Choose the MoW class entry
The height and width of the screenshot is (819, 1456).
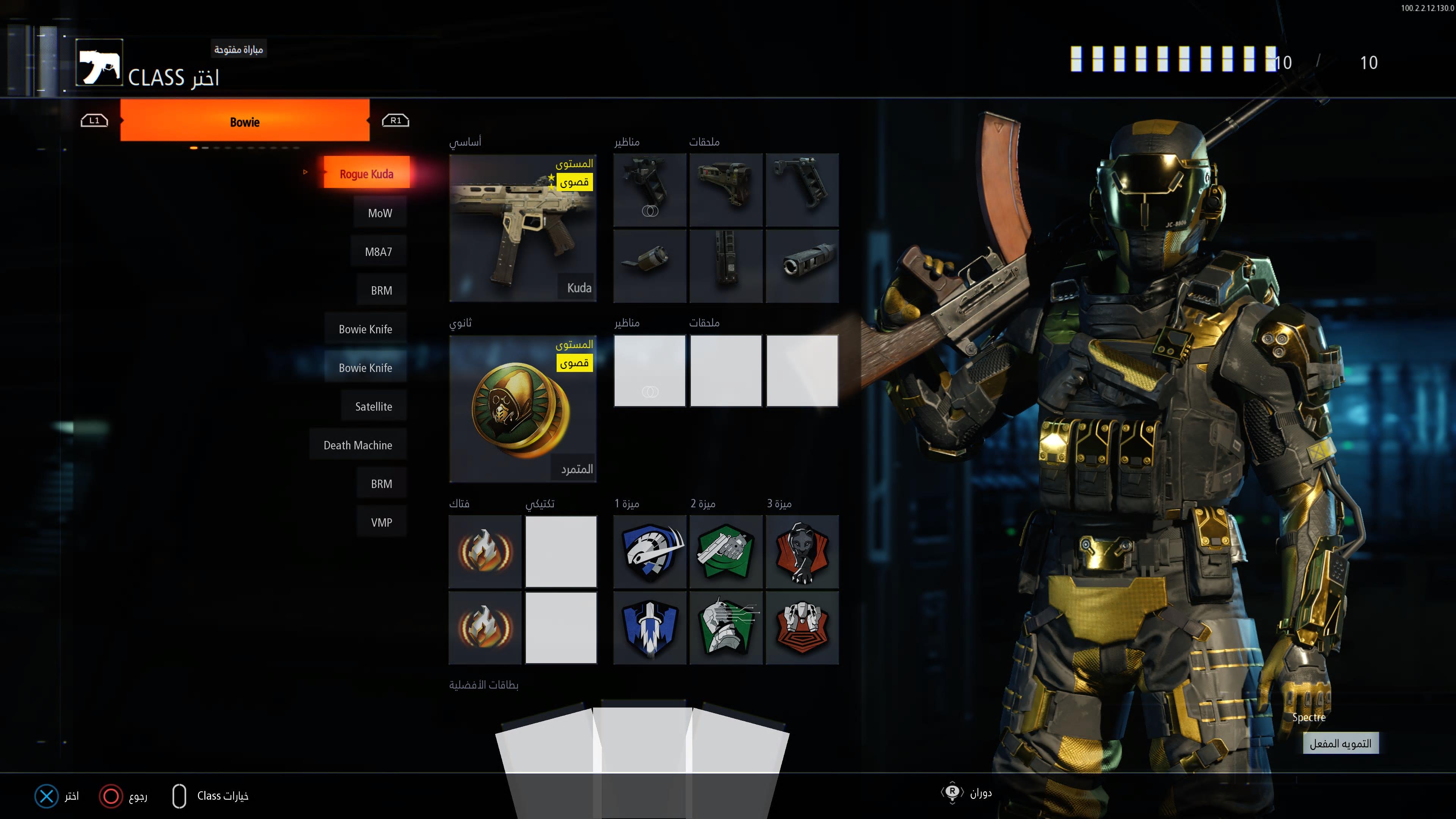coord(380,213)
